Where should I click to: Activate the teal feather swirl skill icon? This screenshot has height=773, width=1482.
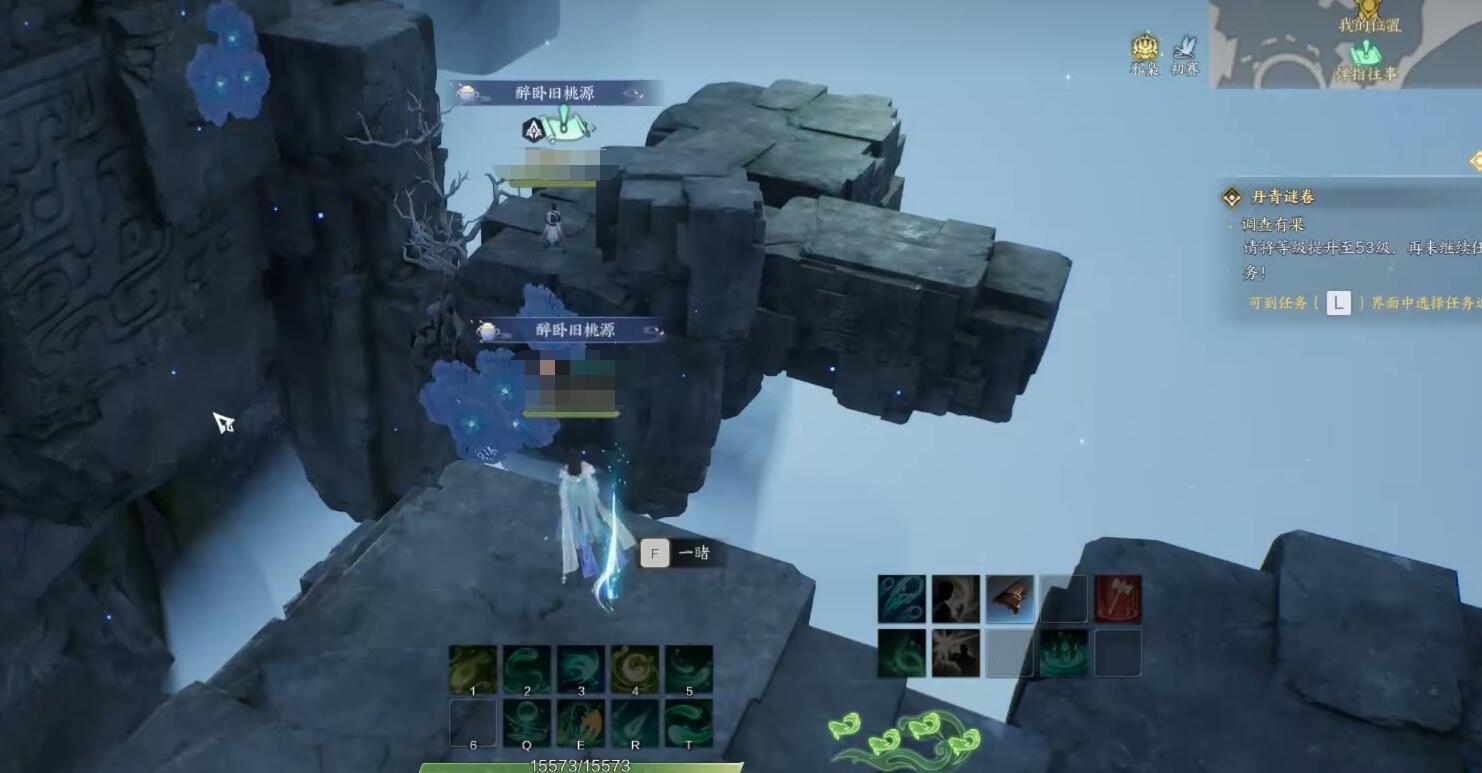tap(902, 598)
